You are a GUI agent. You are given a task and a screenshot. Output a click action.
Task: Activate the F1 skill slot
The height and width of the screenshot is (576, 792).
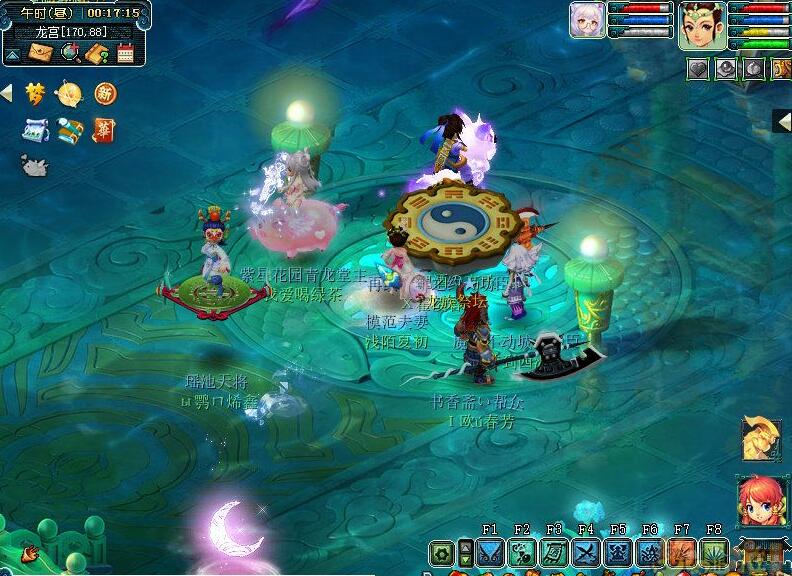(x=490, y=552)
